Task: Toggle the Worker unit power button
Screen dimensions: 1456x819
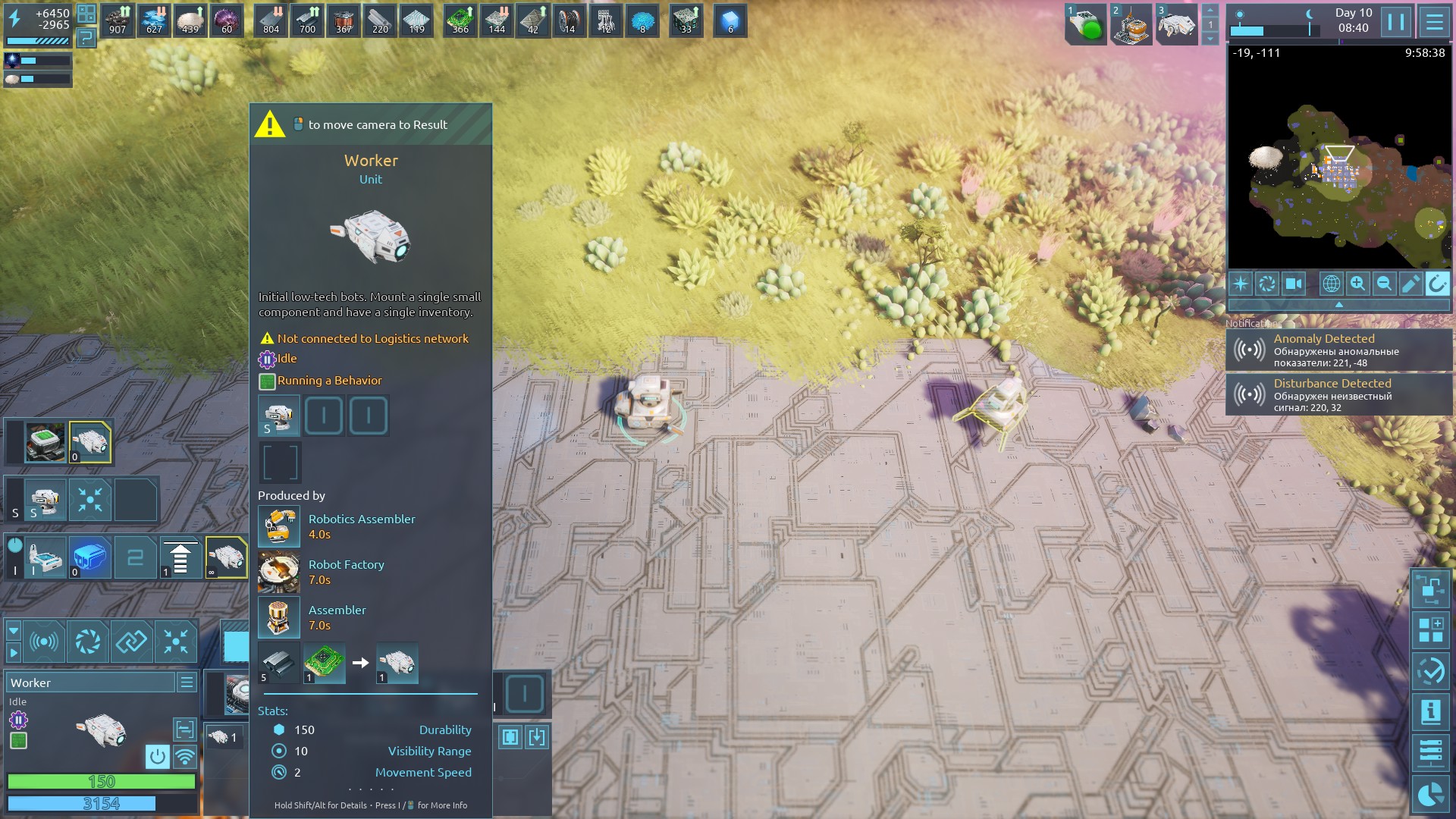Action: coord(158,756)
